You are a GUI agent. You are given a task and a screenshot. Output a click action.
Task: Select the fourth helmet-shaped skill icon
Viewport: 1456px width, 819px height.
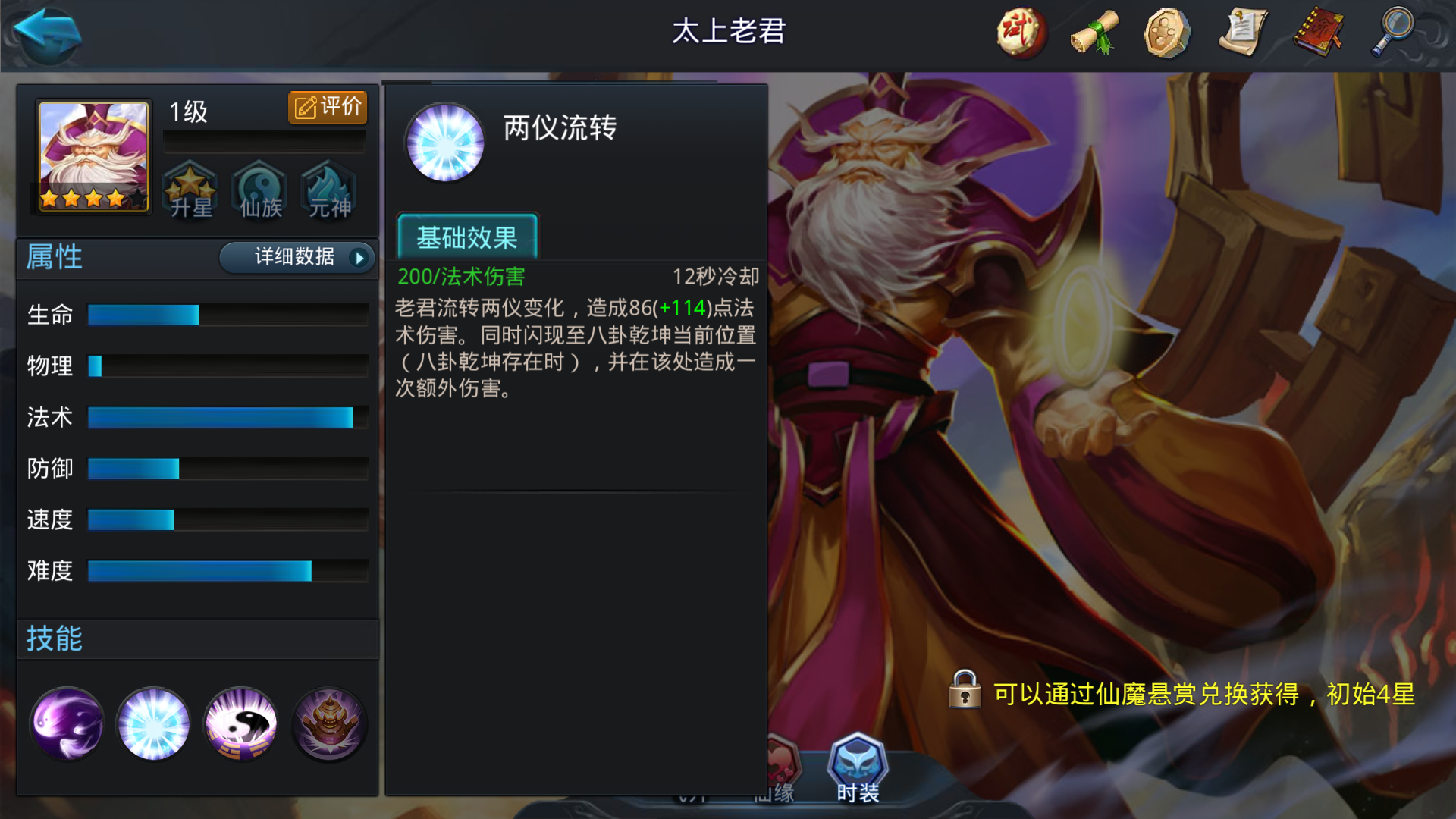pyautogui.click(x=328, y=723)
